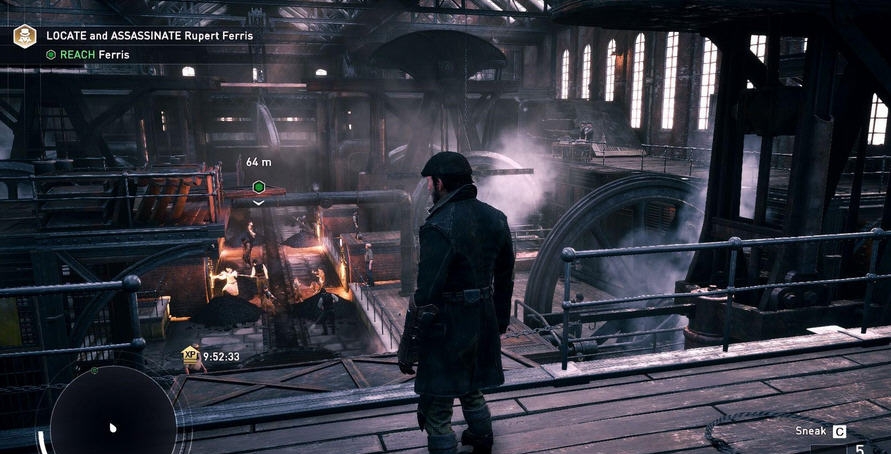Click the green Reach Ferris sub-objective
The image size is (891, 454).
87,55
